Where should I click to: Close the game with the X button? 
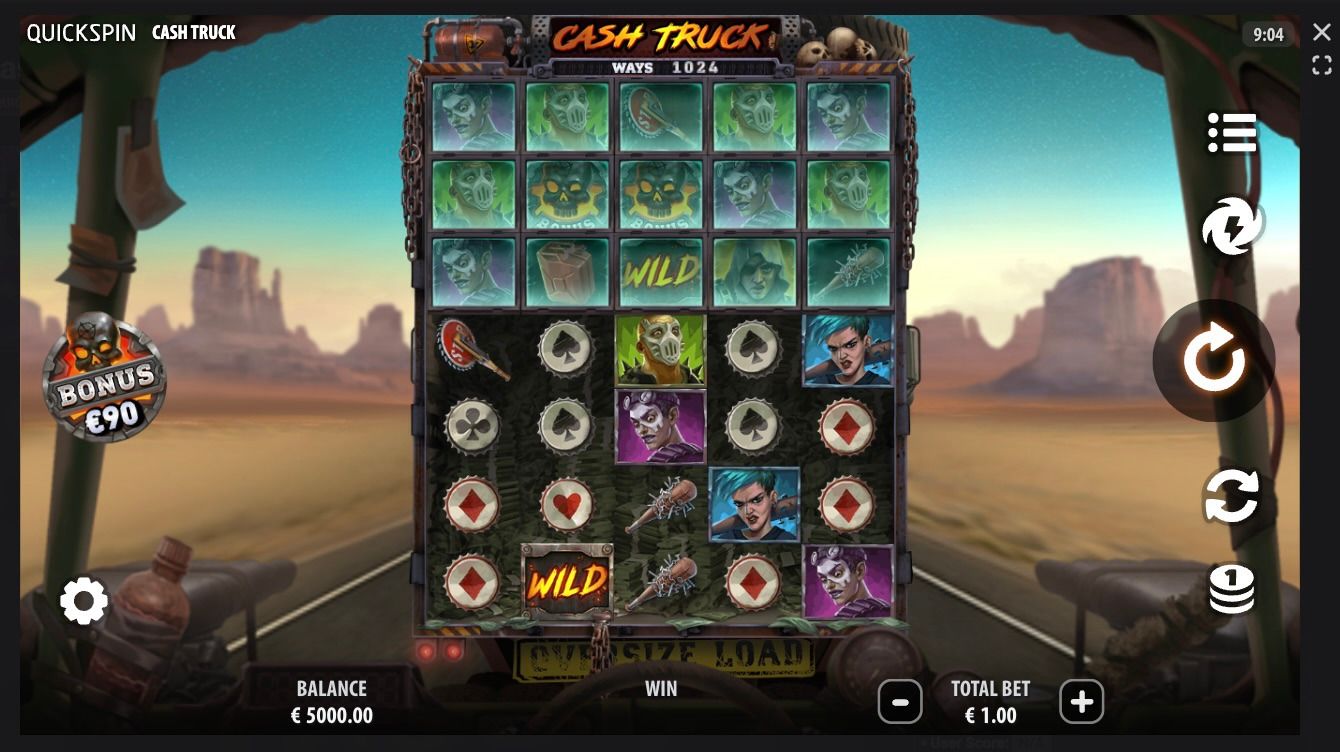click(x=1322, y=32)
